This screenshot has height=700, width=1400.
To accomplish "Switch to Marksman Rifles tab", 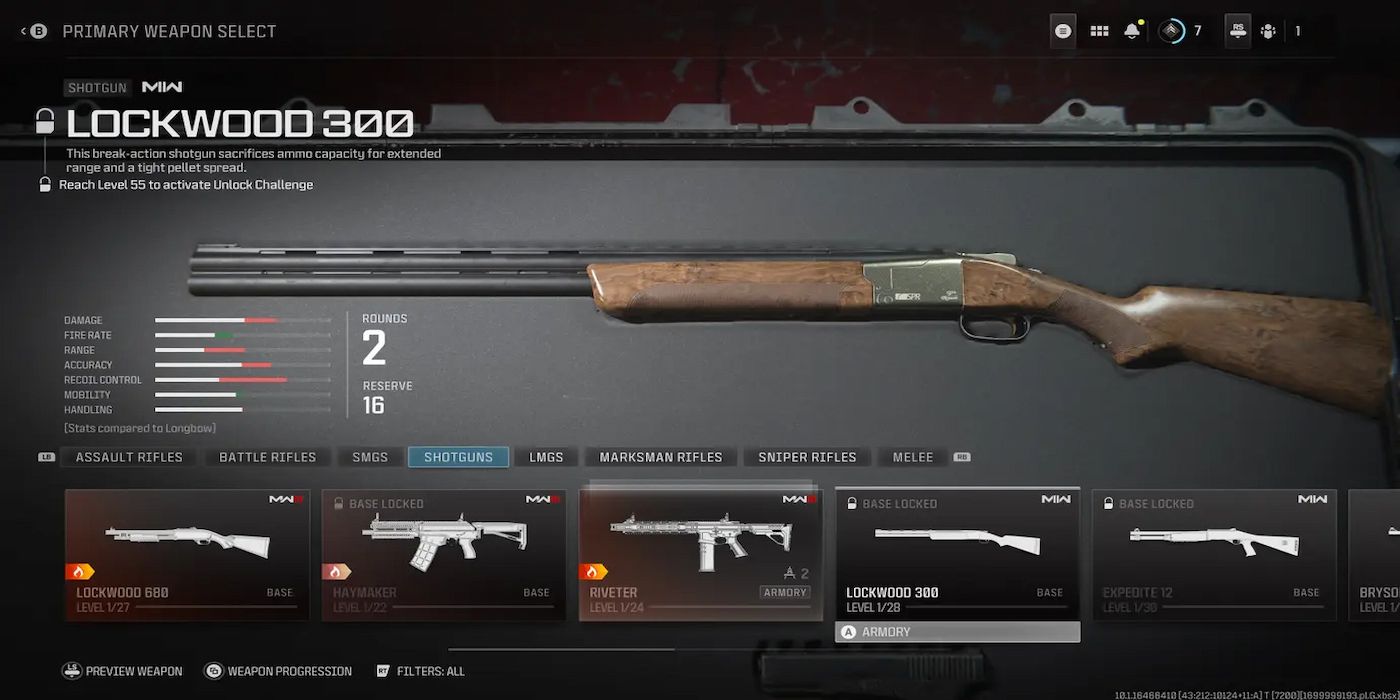I will point(660,457).
